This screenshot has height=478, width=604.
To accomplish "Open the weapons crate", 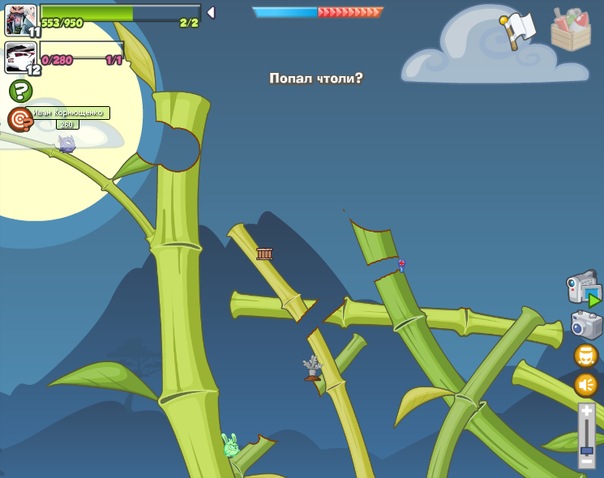I will point(572,28).
